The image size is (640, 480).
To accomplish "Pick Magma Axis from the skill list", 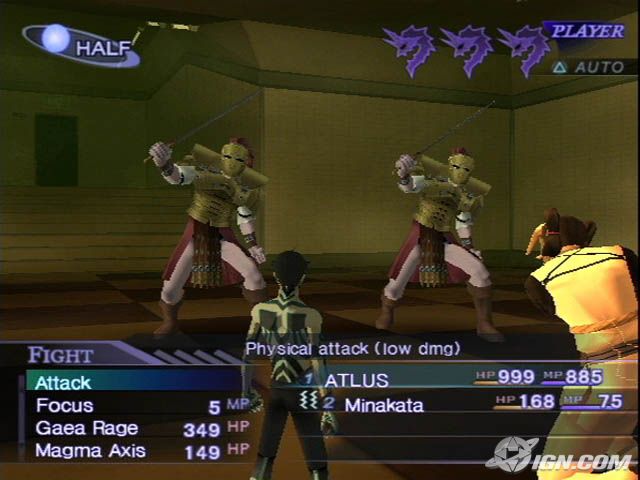I will (x=90, y=451).
